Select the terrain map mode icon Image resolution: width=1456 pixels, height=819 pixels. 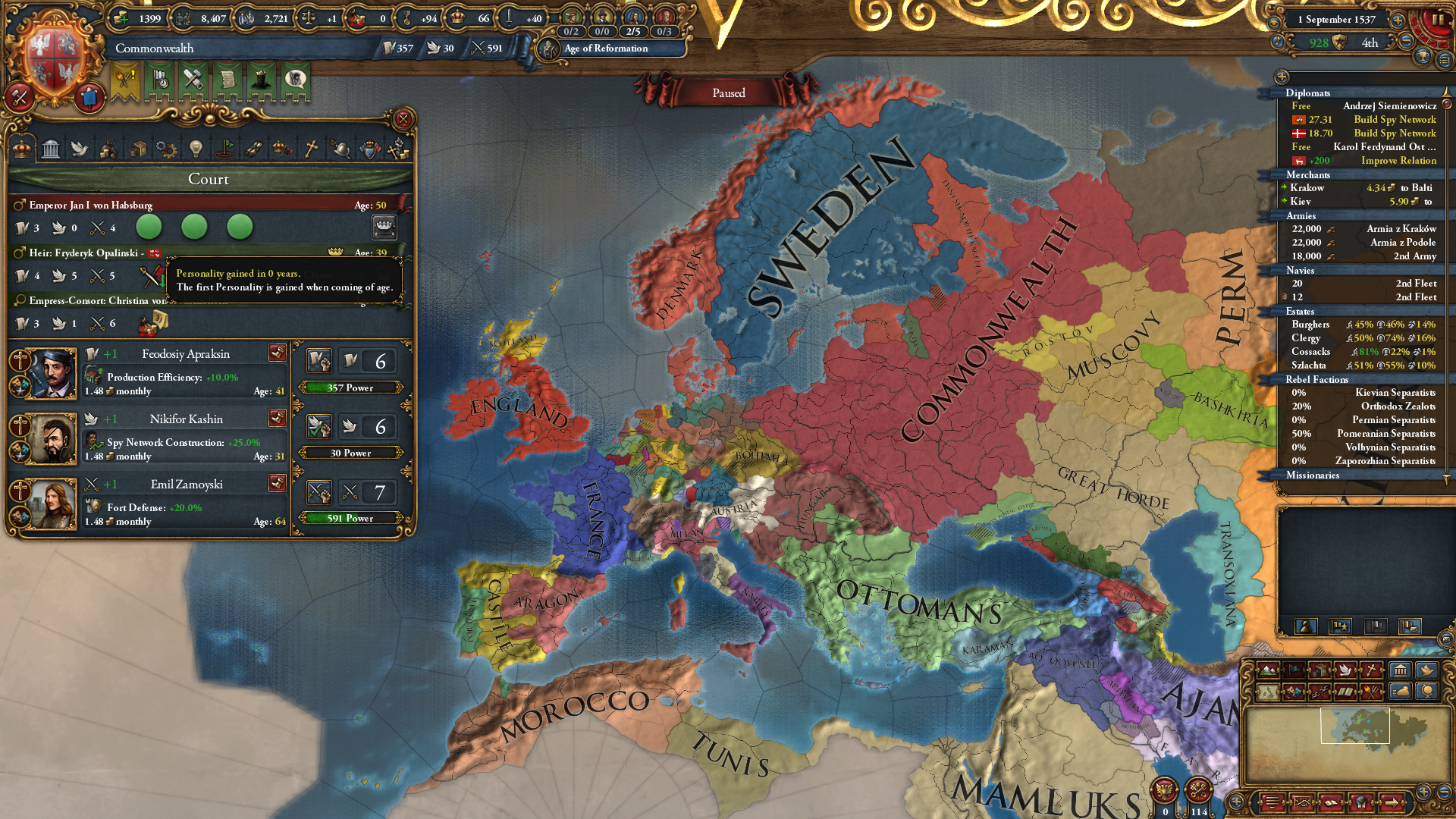(1268, 670)
